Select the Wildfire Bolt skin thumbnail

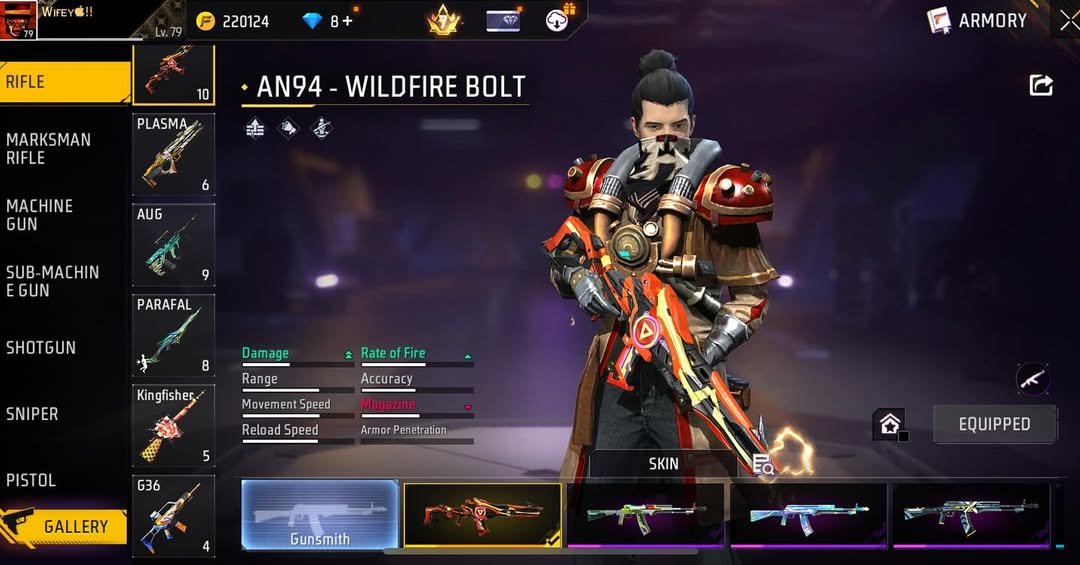pos(482,515)
